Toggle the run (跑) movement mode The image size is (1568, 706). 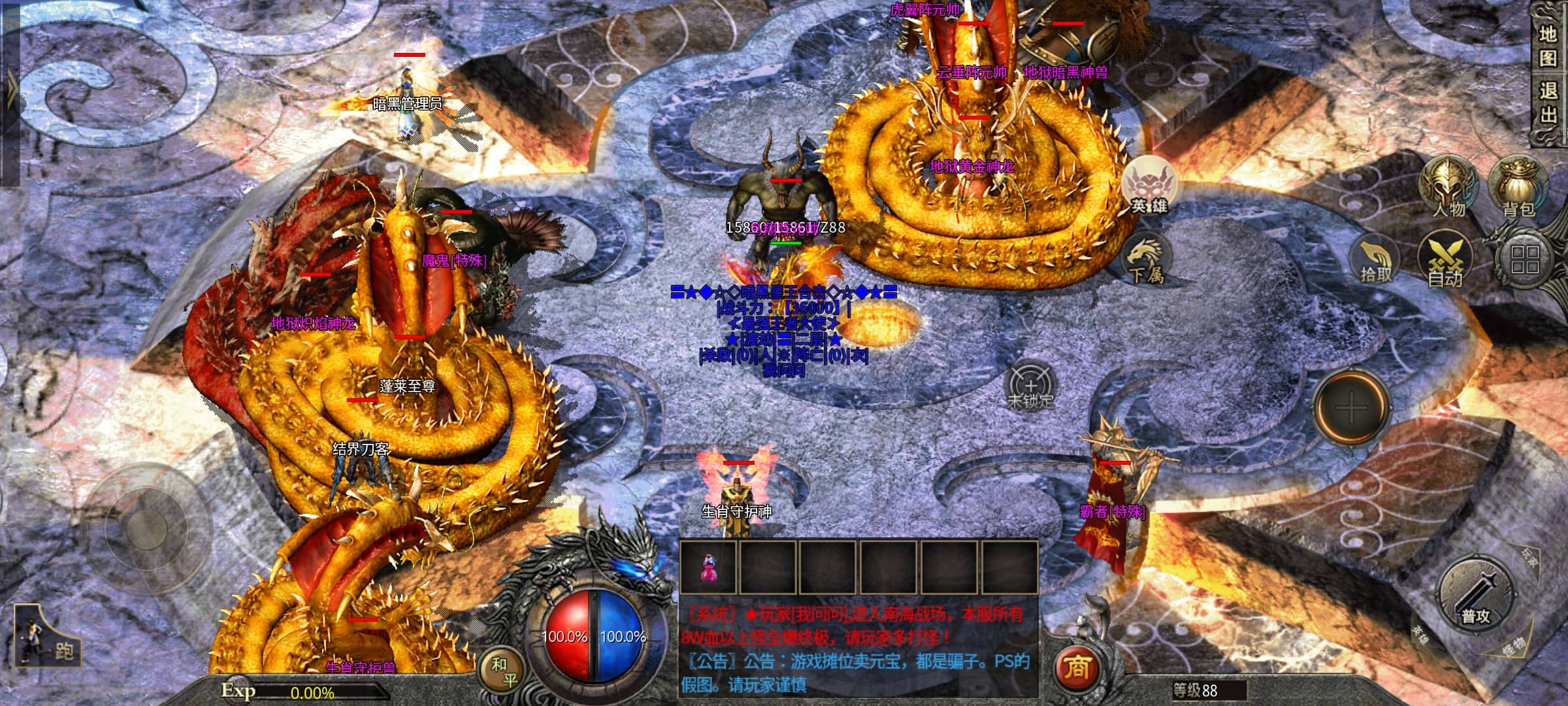(x=47, y=643)
